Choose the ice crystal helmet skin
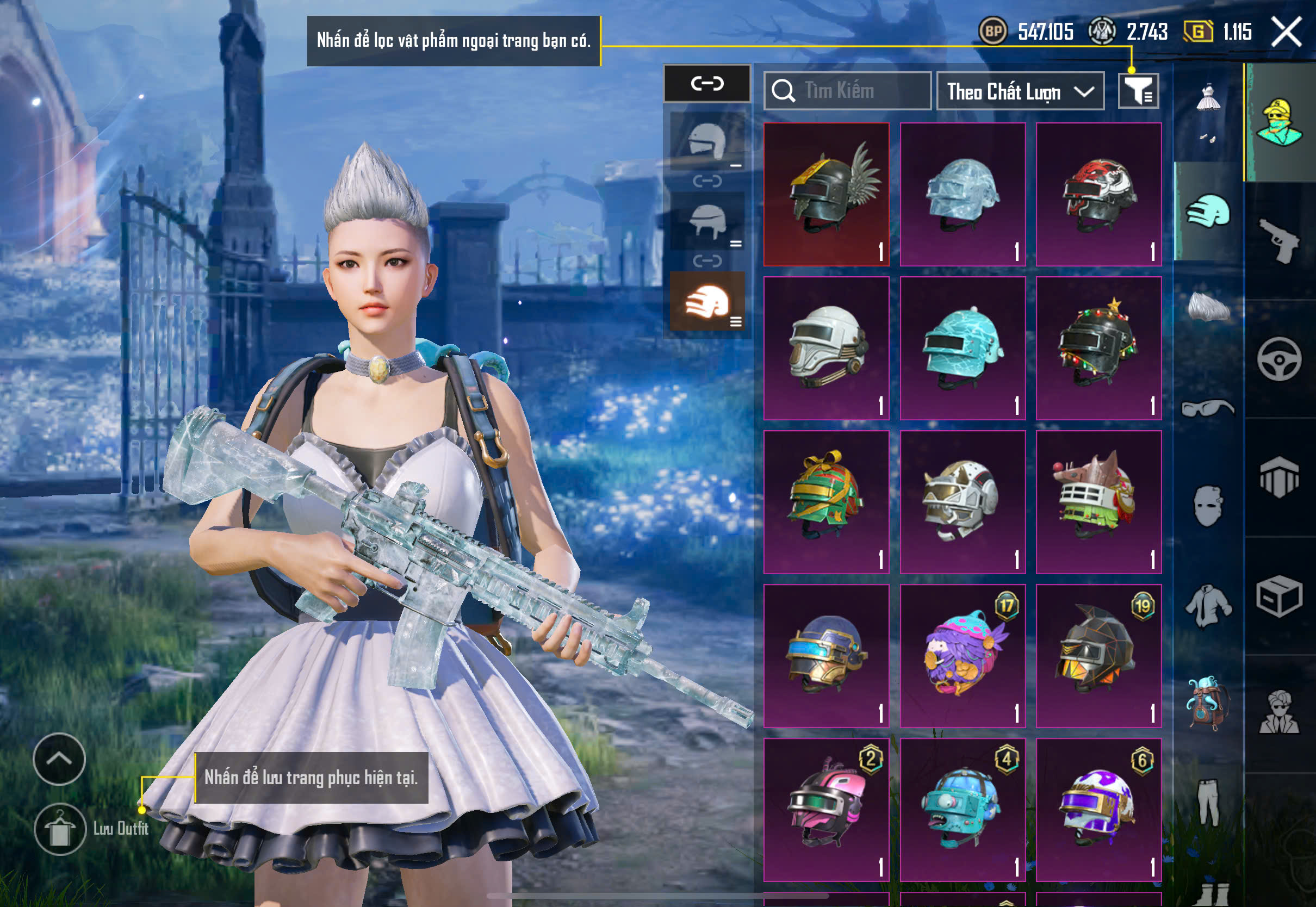Image resolution: width=1316 pixels, height=907 pixels. 963,194
